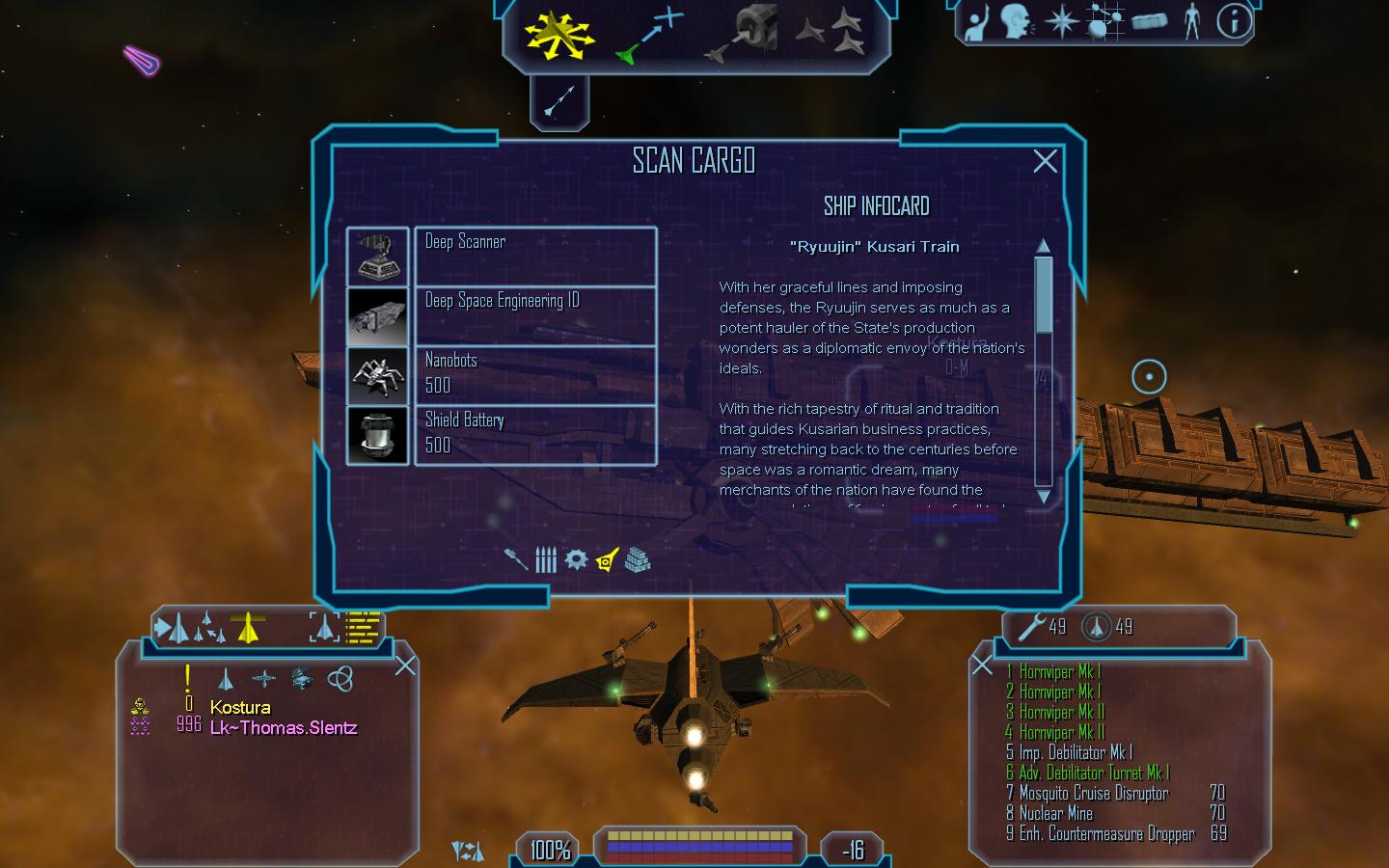The width and height of the screenshot is (1389, 868).
Task: Activate the Go To maneuver icon
Action: [x=650, y=35]
